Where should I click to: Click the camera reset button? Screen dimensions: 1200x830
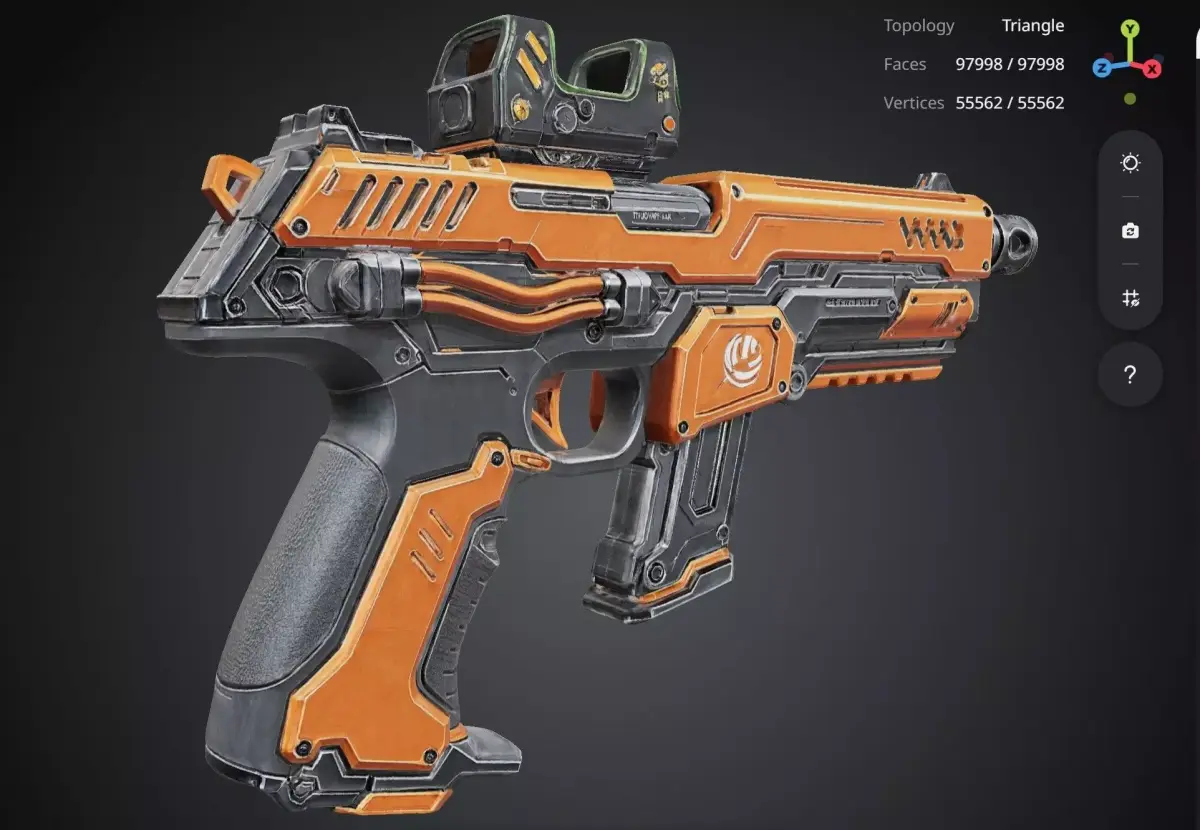1130,231
